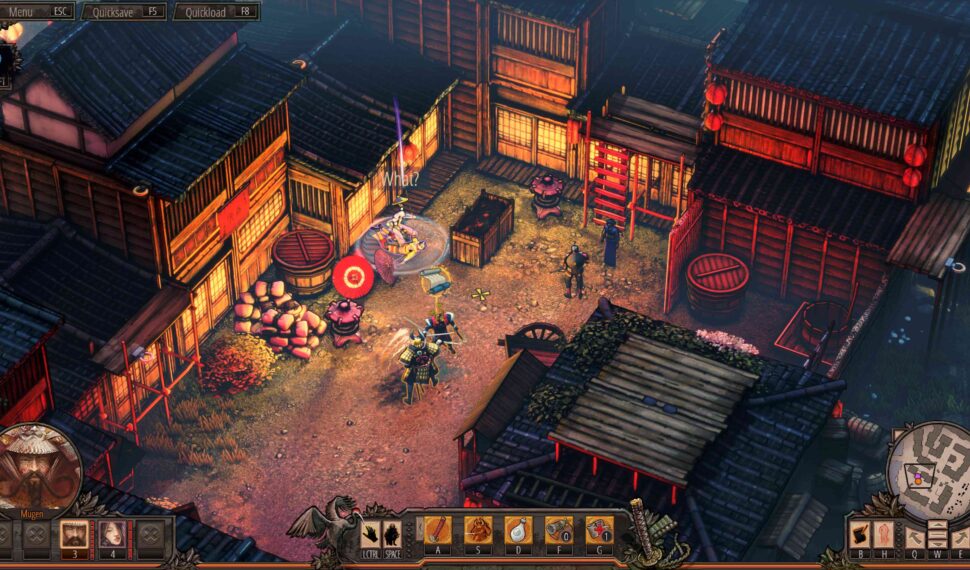This screenshot has height=570, width=970.
Task: Select the bearded samurai character slot 3
Action: pos(73,534)
